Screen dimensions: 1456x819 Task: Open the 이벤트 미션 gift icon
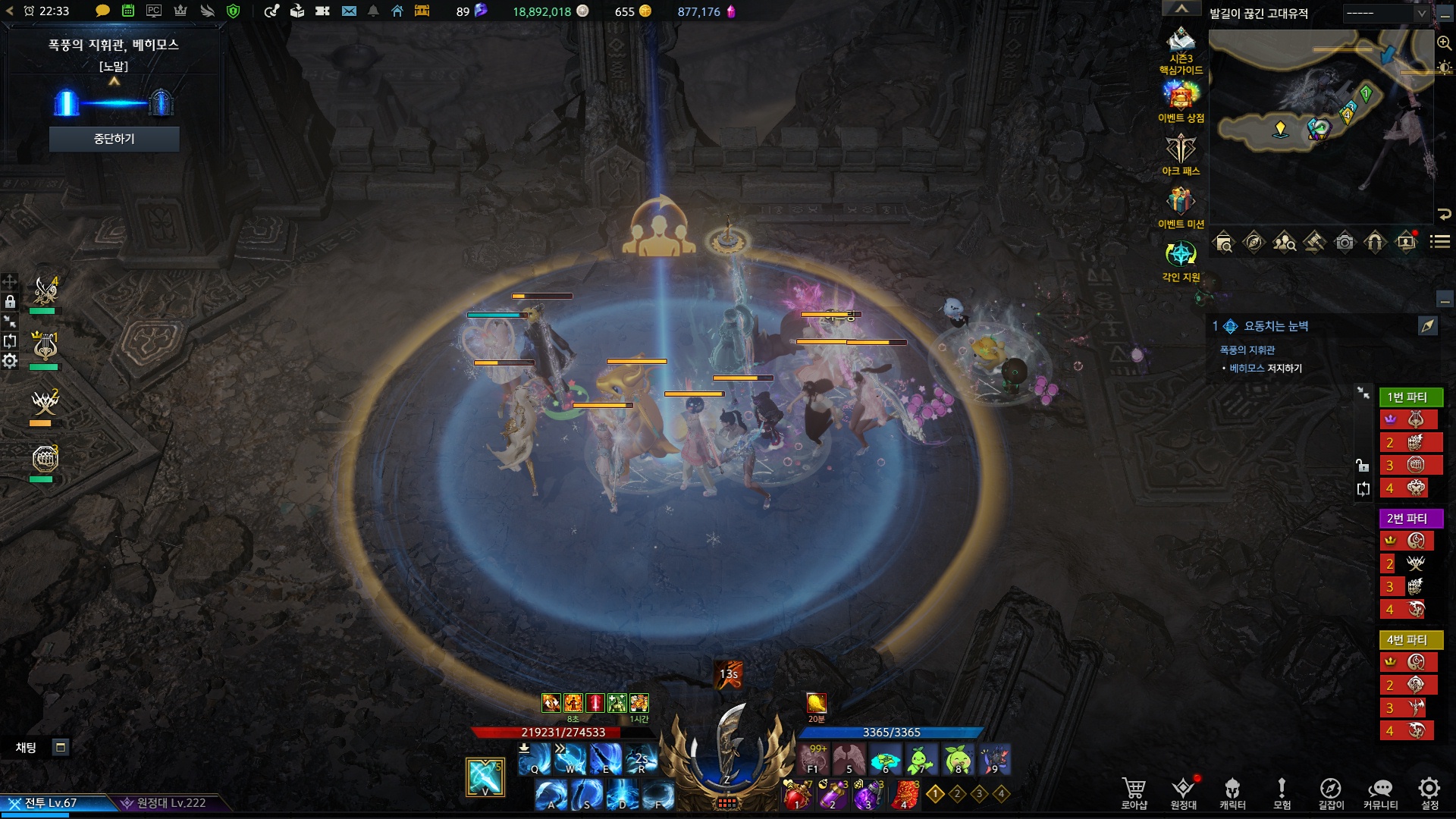point(1181,203)
